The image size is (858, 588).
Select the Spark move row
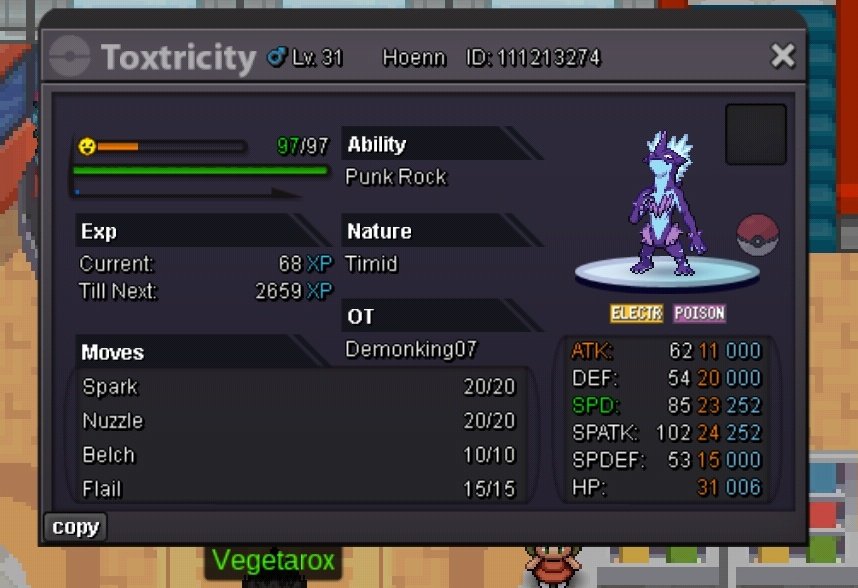tap(298, 387)
